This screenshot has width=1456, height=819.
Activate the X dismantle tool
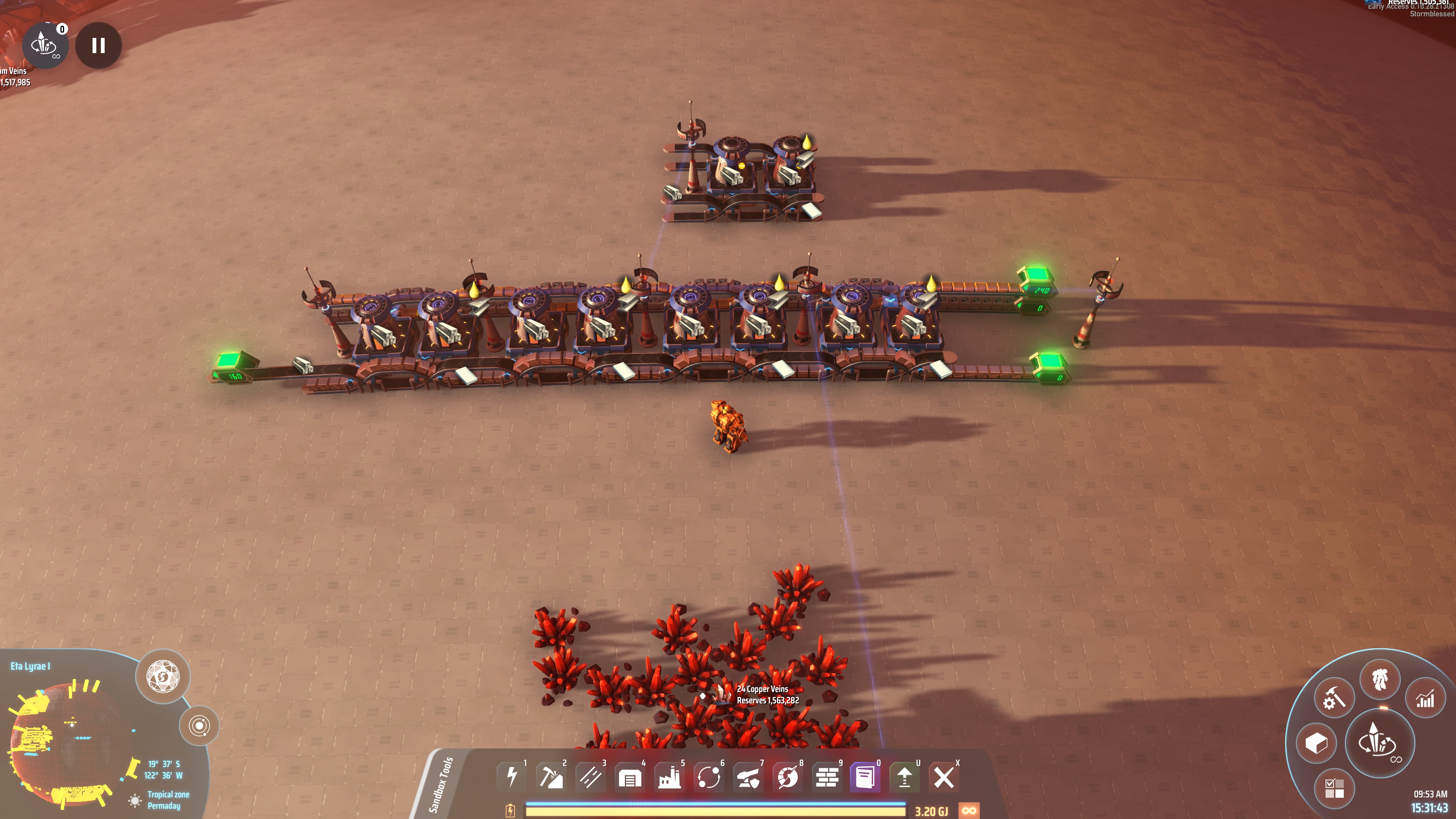point(943,777)
